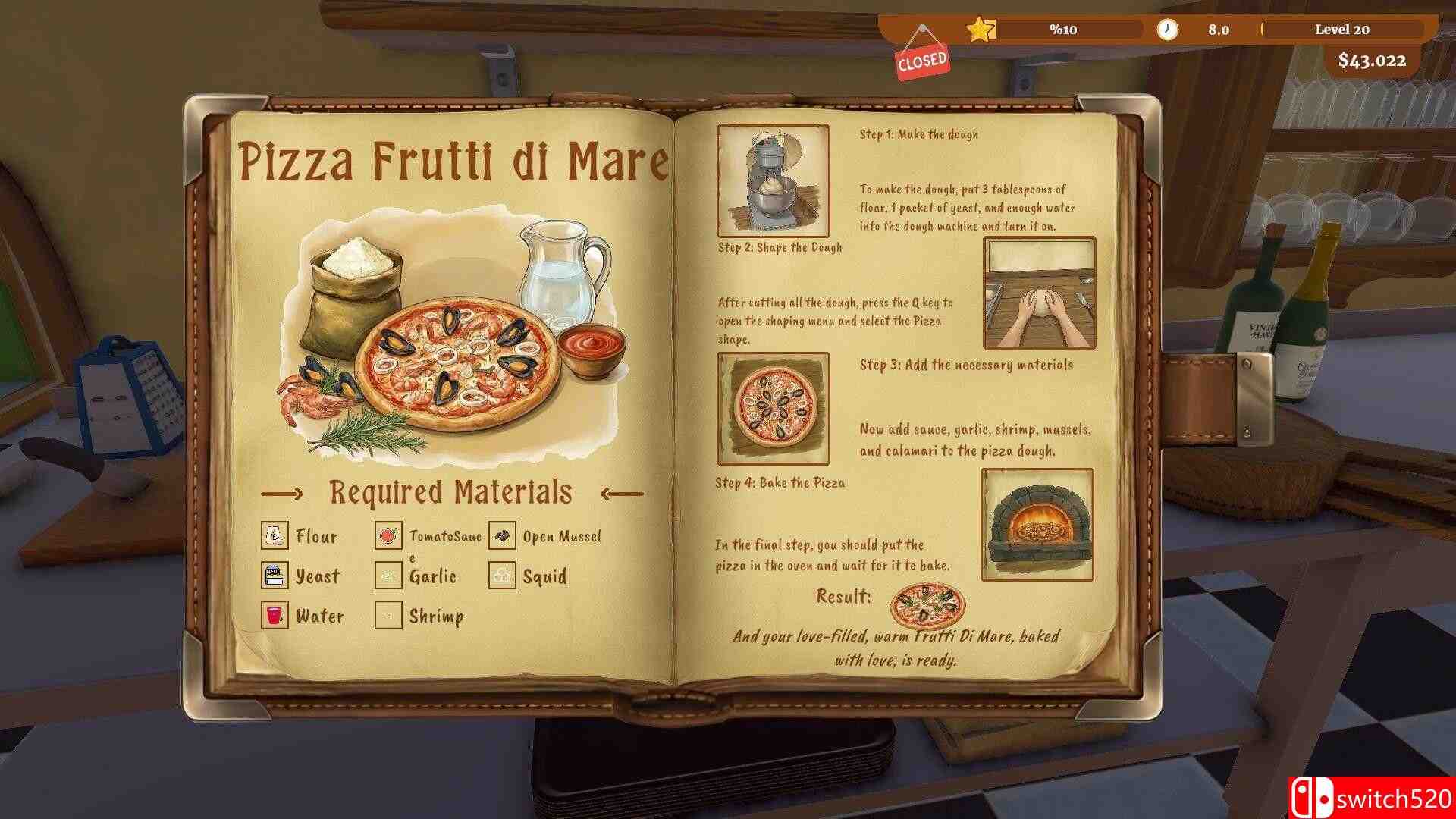The width and height of the screenshot is (1456, 819).
Task: Select the Flour ingredient icon
Action: [x=274, y=535]
